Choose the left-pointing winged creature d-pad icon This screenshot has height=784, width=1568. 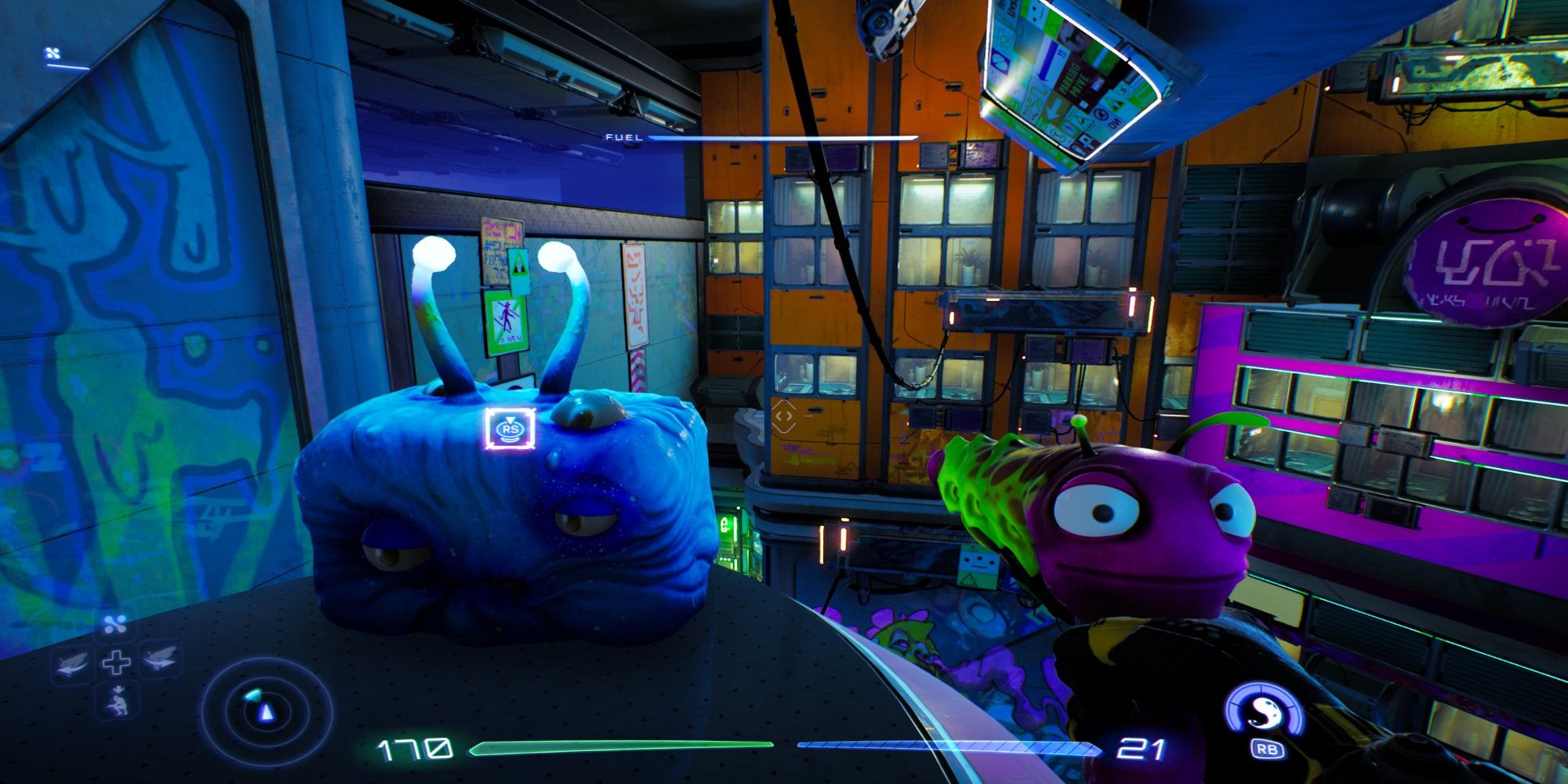(x=72, y=662)
